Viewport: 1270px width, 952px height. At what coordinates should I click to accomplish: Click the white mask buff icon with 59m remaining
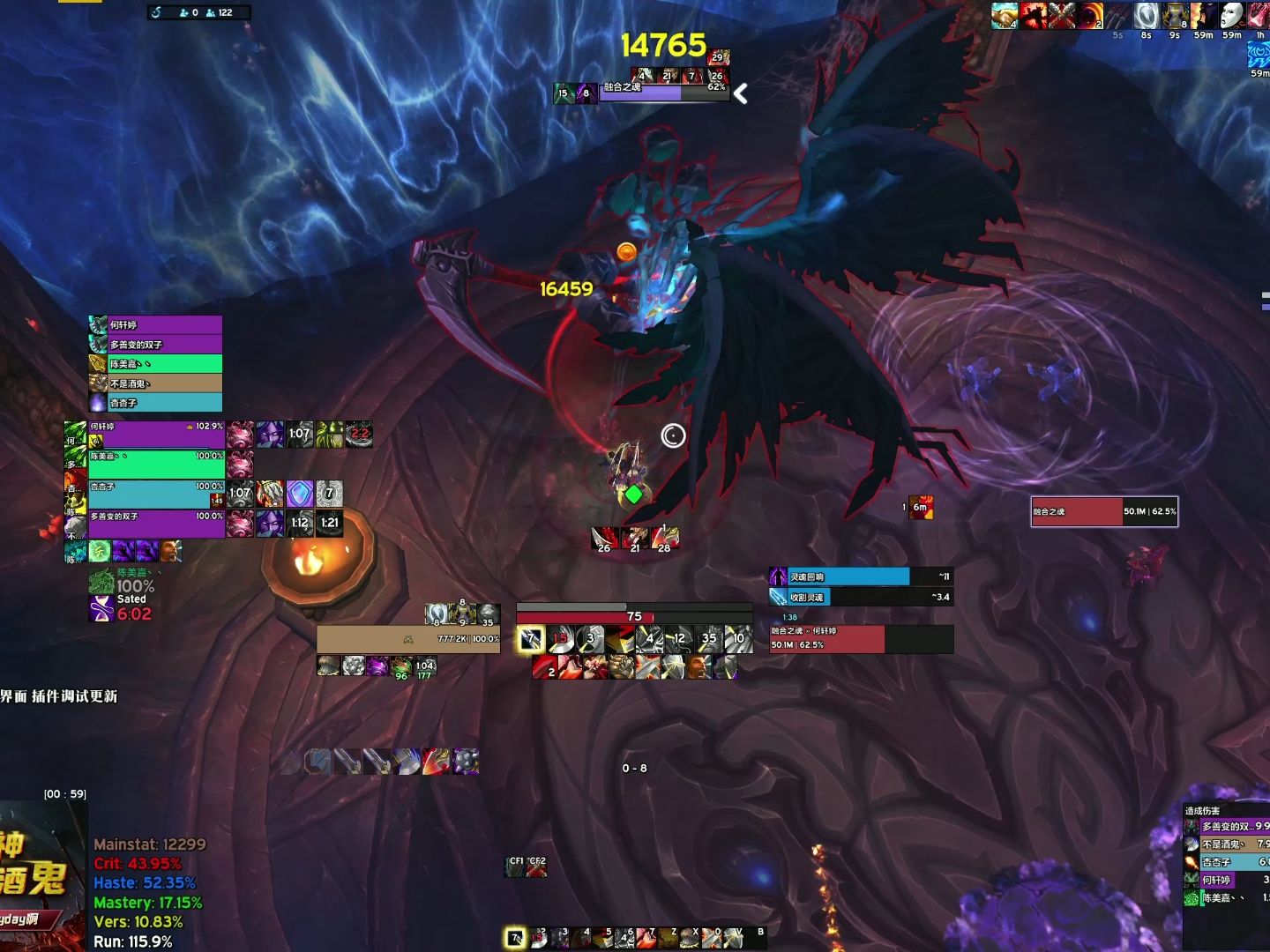[1231, 16]
